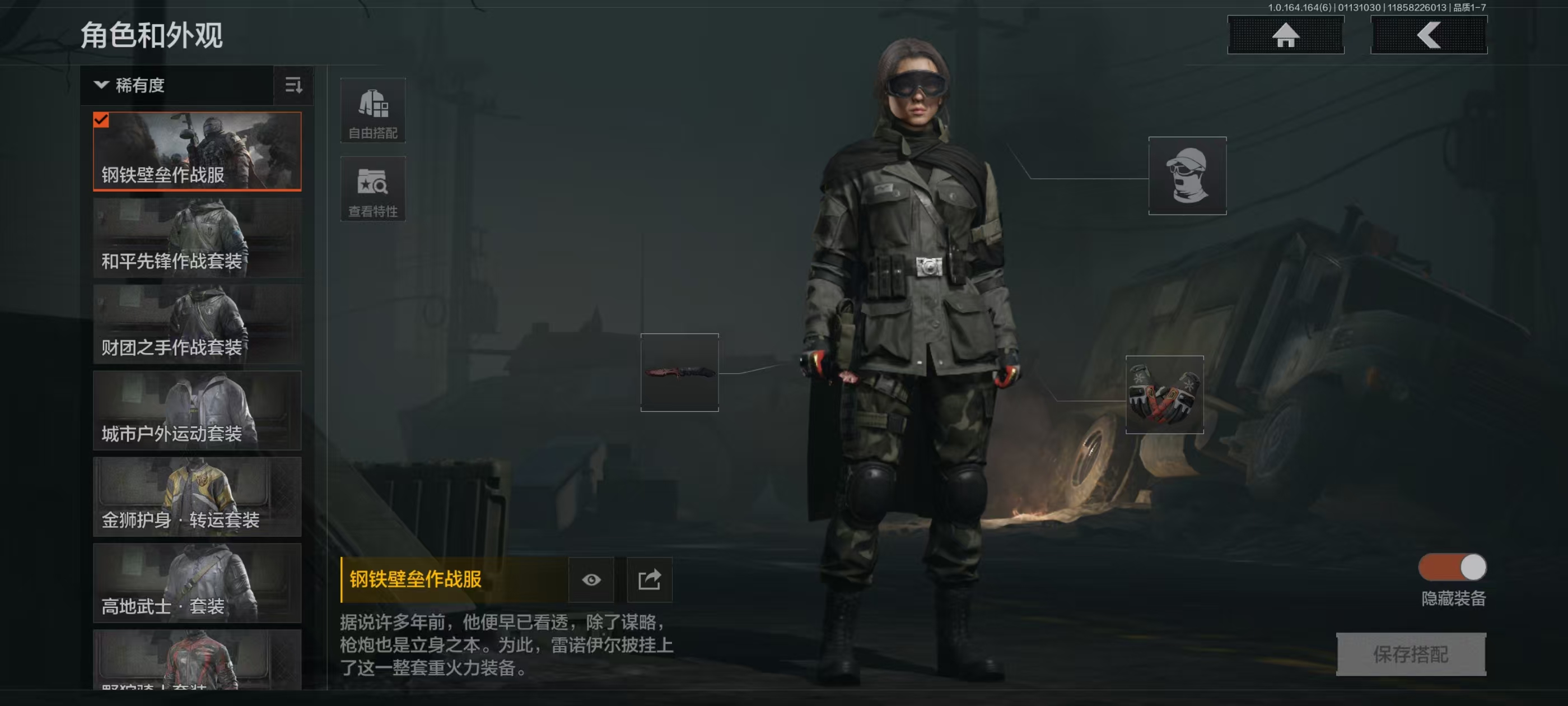Viewport: 1568px width, 706px height.
Task: Toggle the sort order icon
Action: [x=293, y=85]
